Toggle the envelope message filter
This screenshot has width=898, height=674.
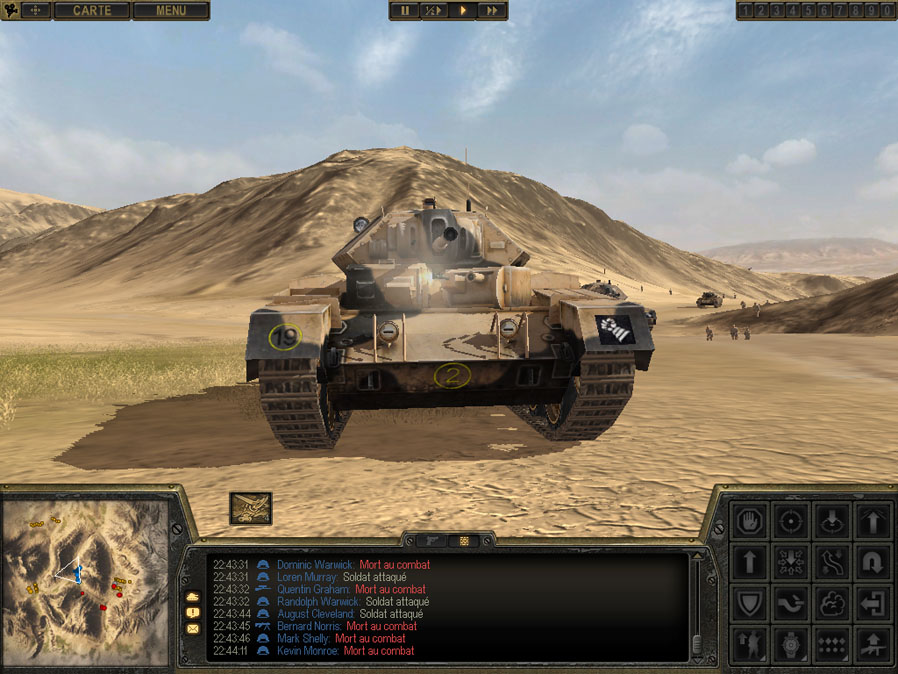point(192,629)
